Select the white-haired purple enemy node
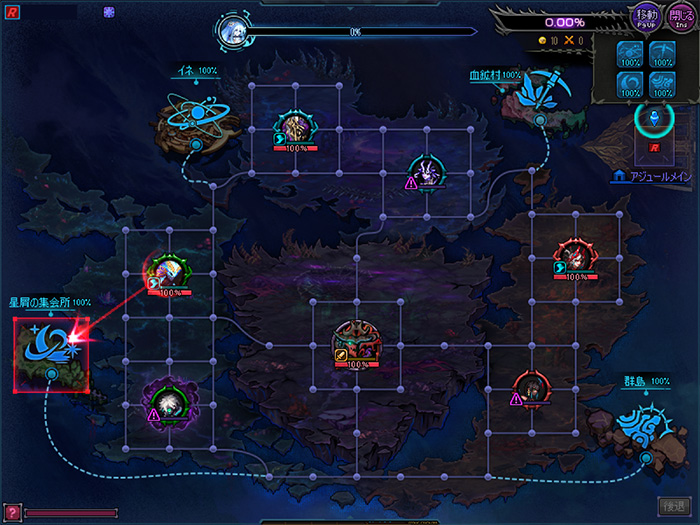700x525 pixels. point(168,403)
